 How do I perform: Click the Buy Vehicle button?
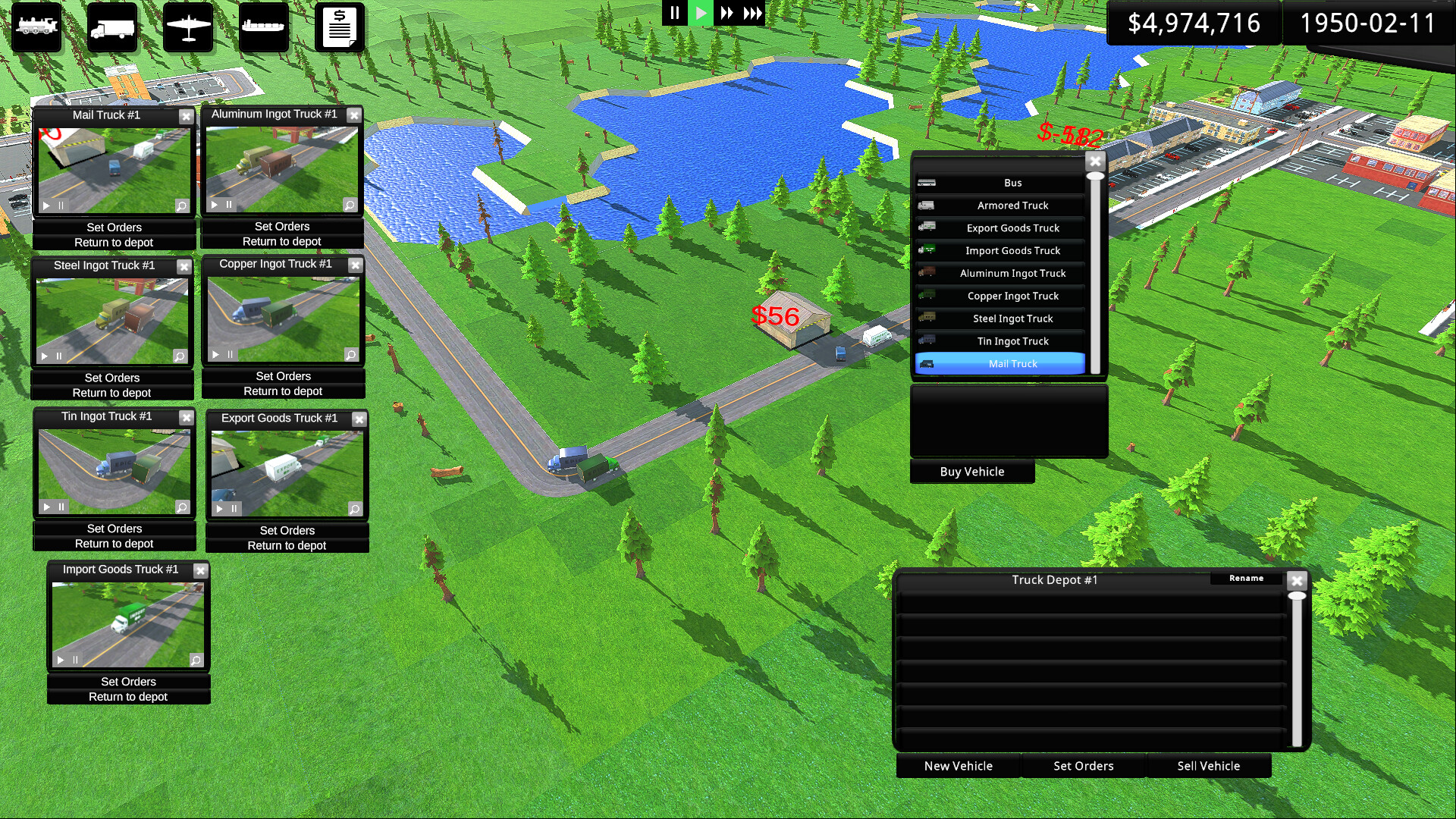click(x=972, y=471)
